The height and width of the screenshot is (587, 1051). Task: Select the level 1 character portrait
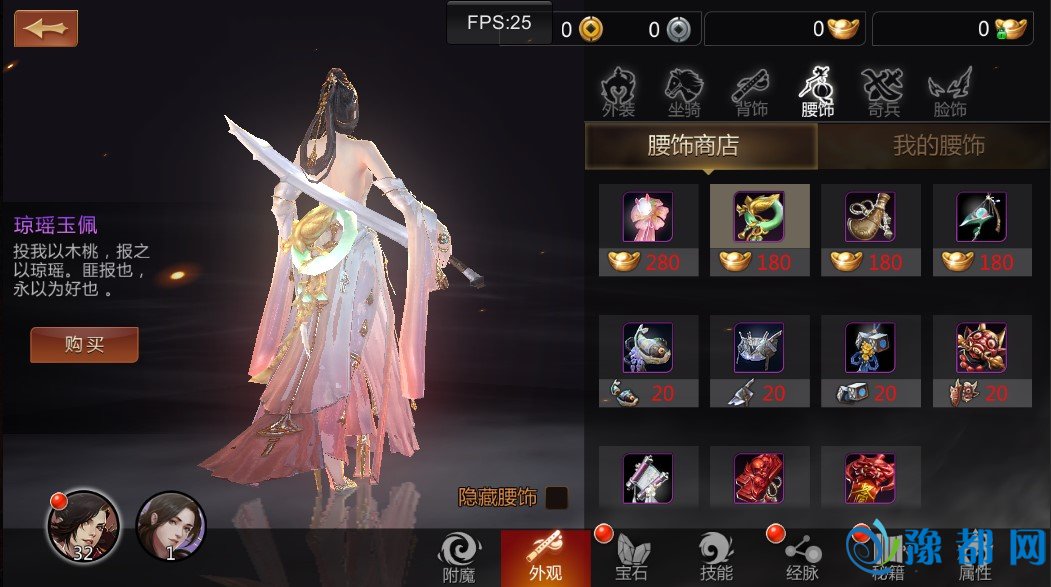(x=171, y=526)
